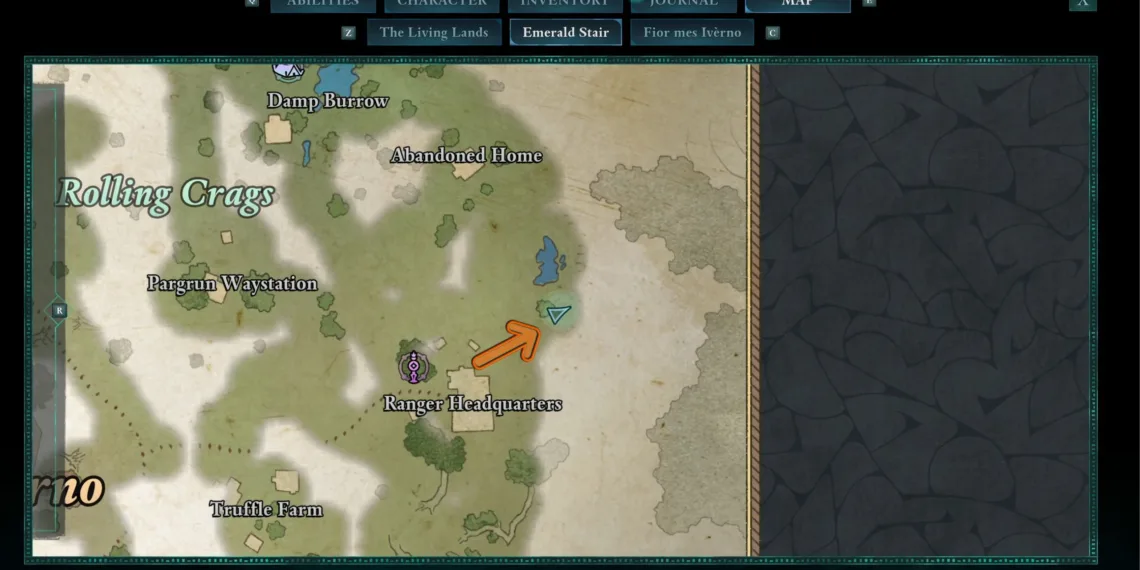Select the teal player arrow marker
Screen dimensions: 1140x570
pos(558,314)
